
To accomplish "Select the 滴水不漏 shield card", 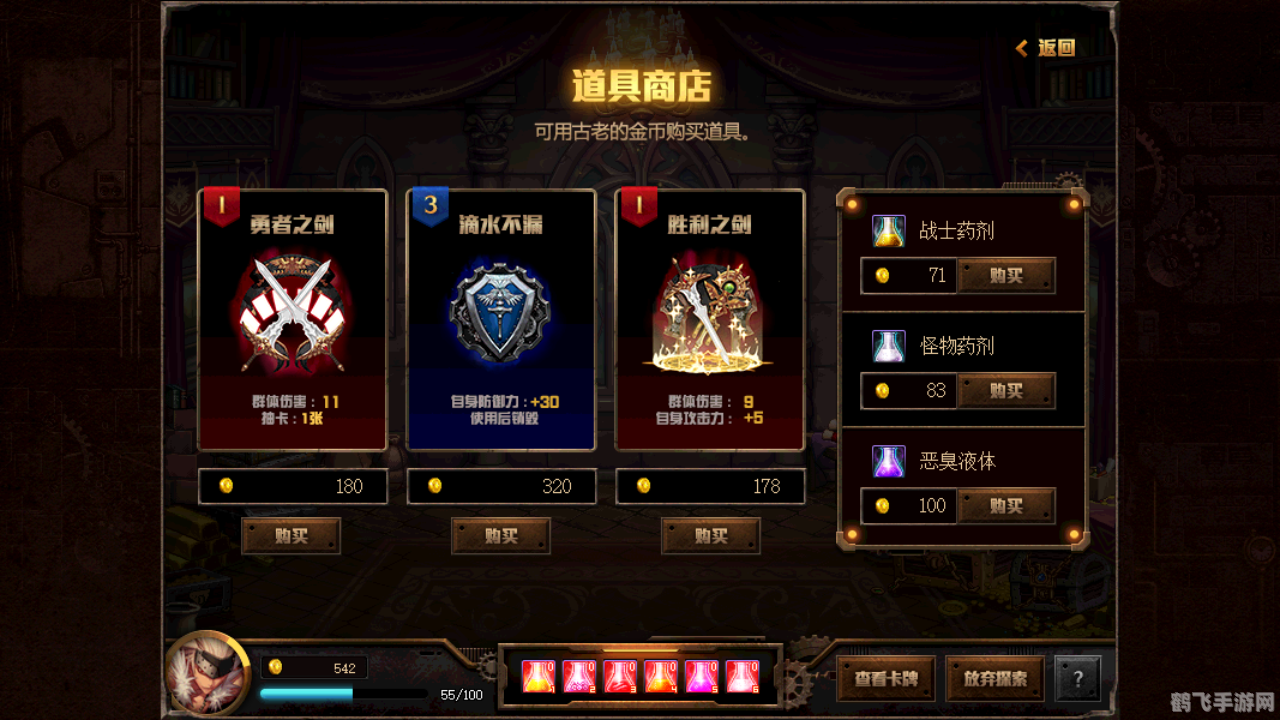I will [501, 318].
